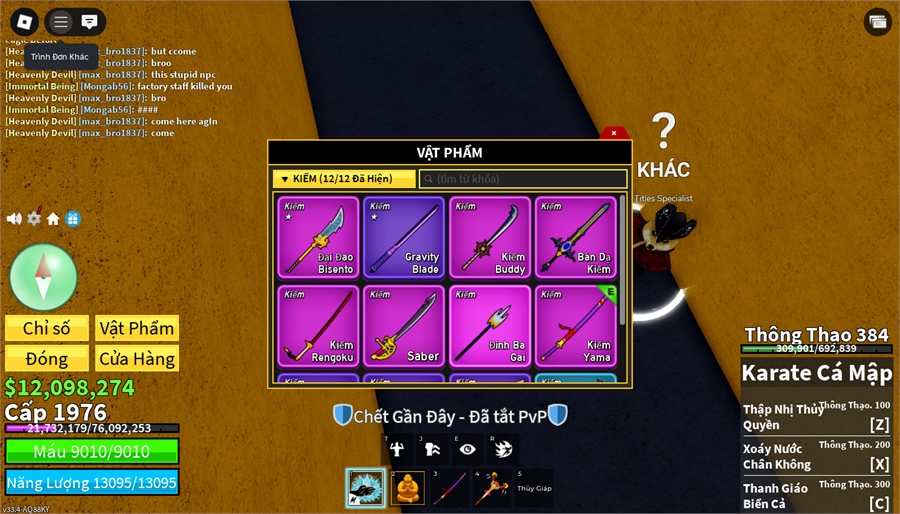Select the Bán Dạ Kiếm sword

tap(576, 237)
